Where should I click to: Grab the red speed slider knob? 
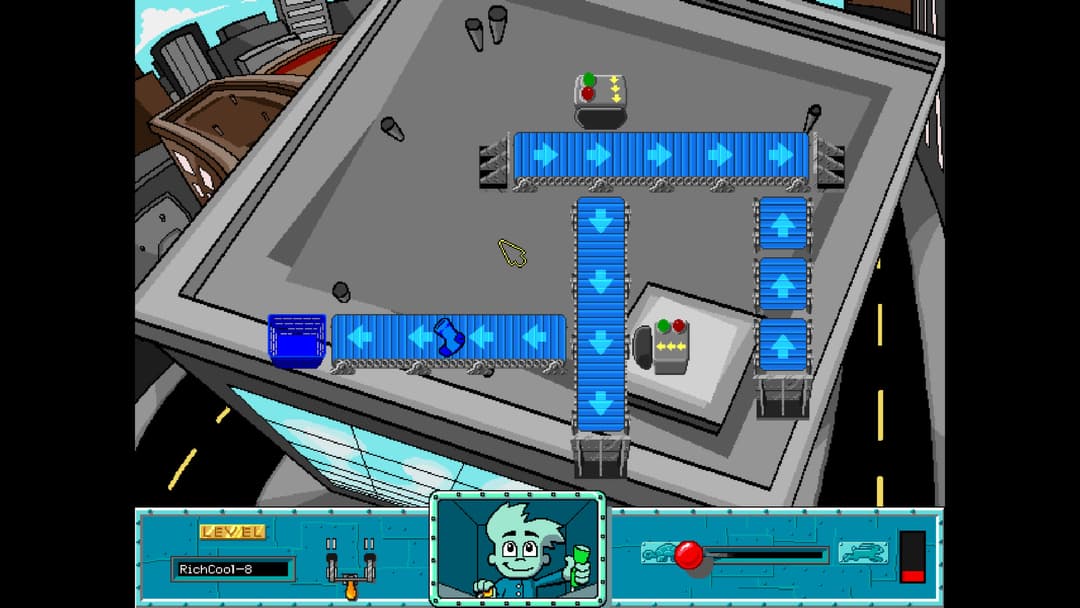click(x=689, y=555)
